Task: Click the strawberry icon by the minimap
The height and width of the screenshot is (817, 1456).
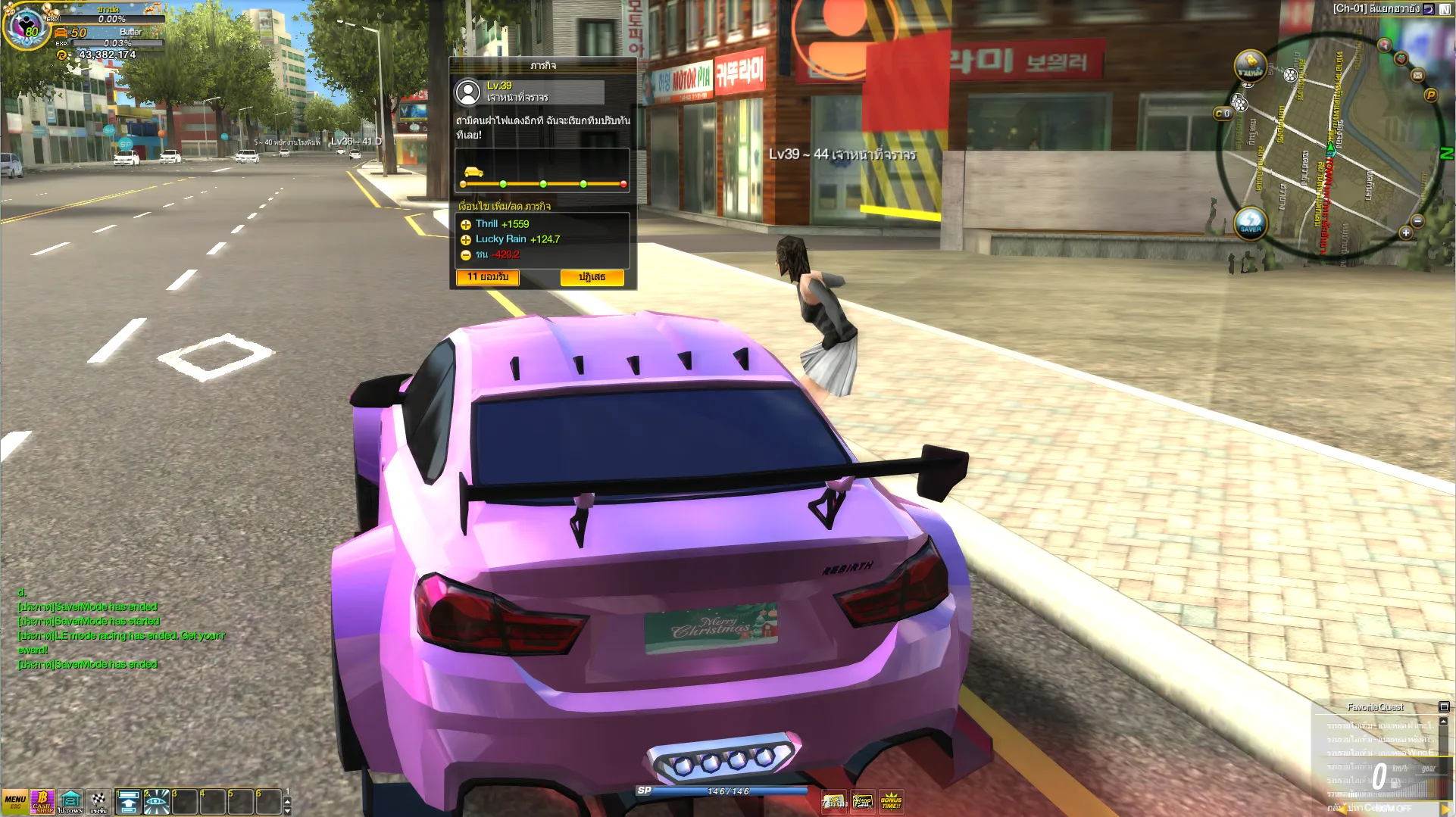Action: (x=1401, y=58)
